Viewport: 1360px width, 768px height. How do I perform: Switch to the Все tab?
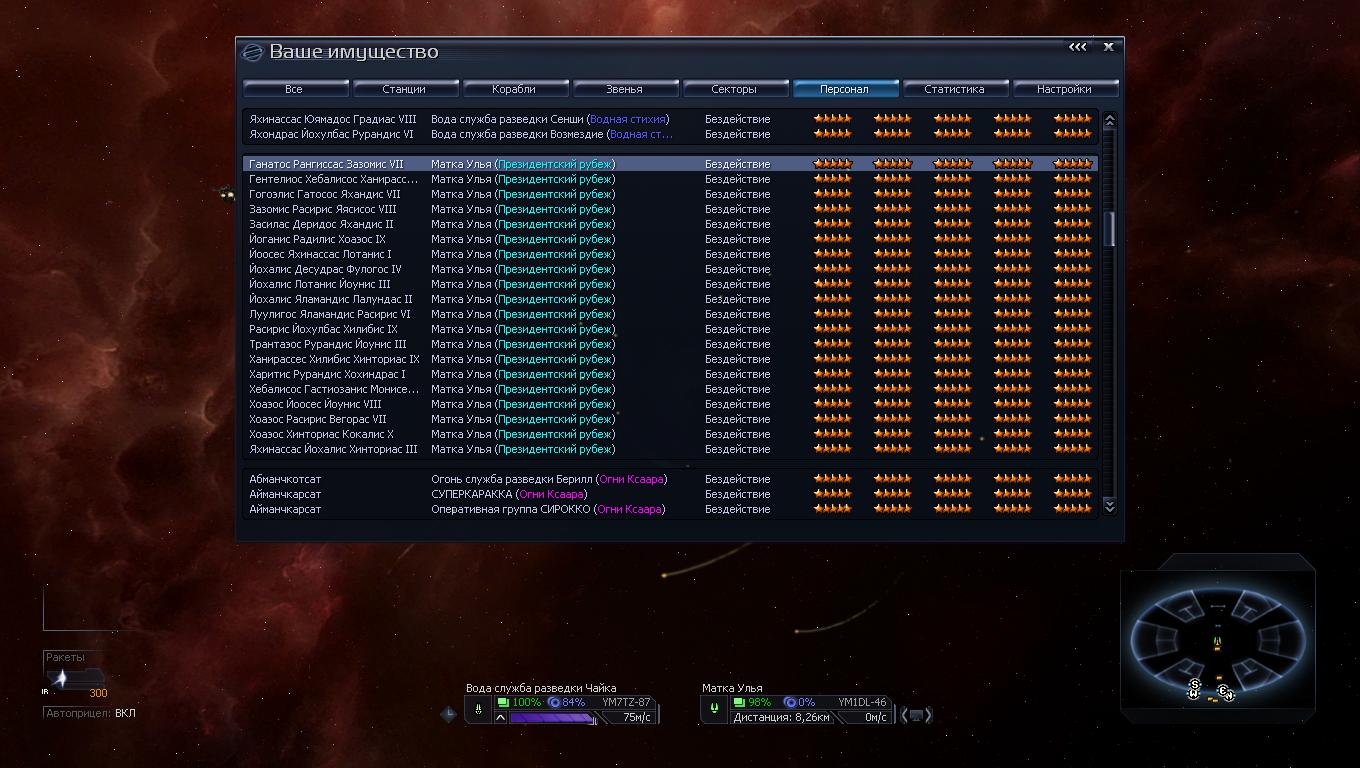[x=294, y=89]
